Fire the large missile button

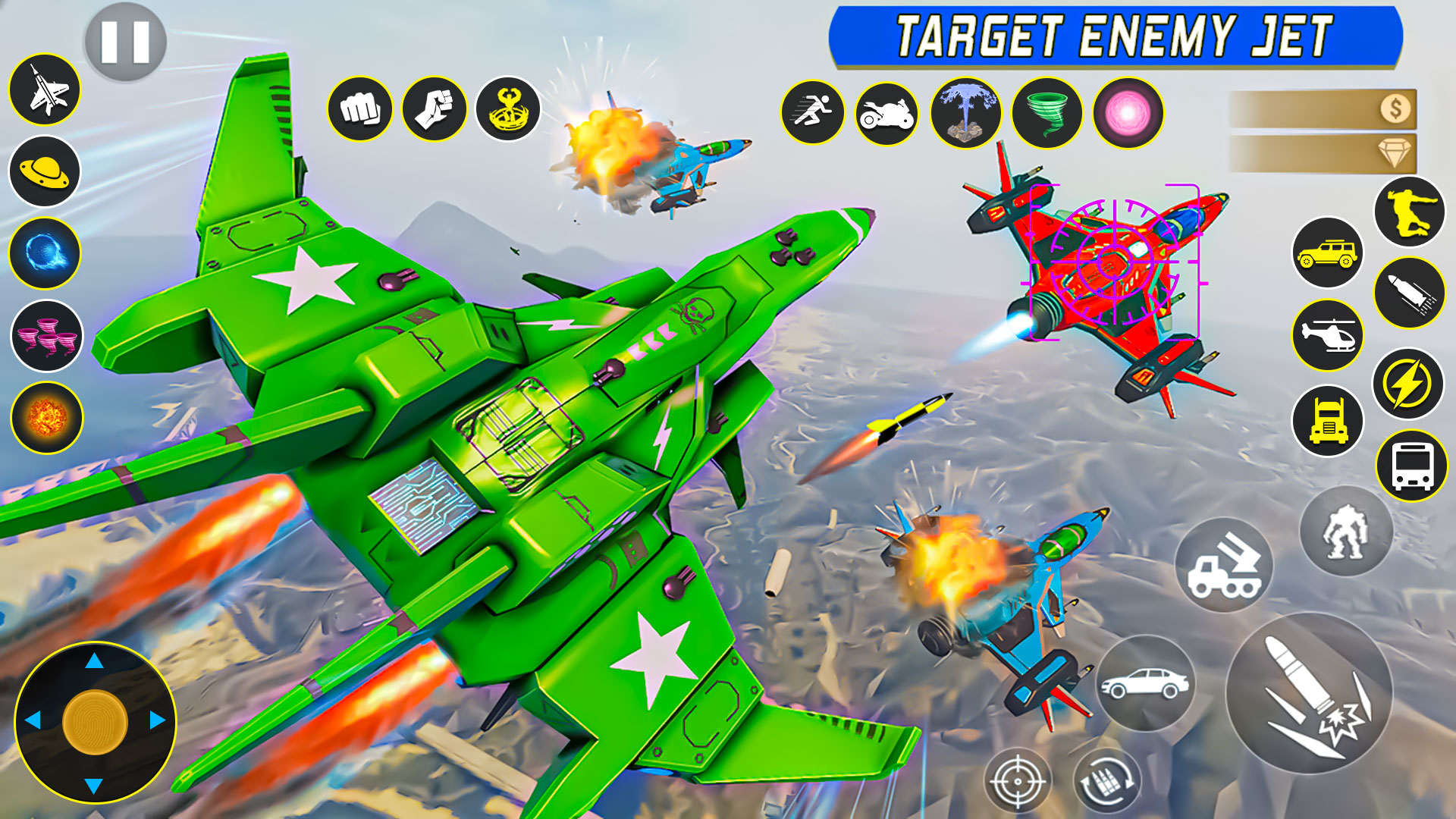click(1310, 693)
